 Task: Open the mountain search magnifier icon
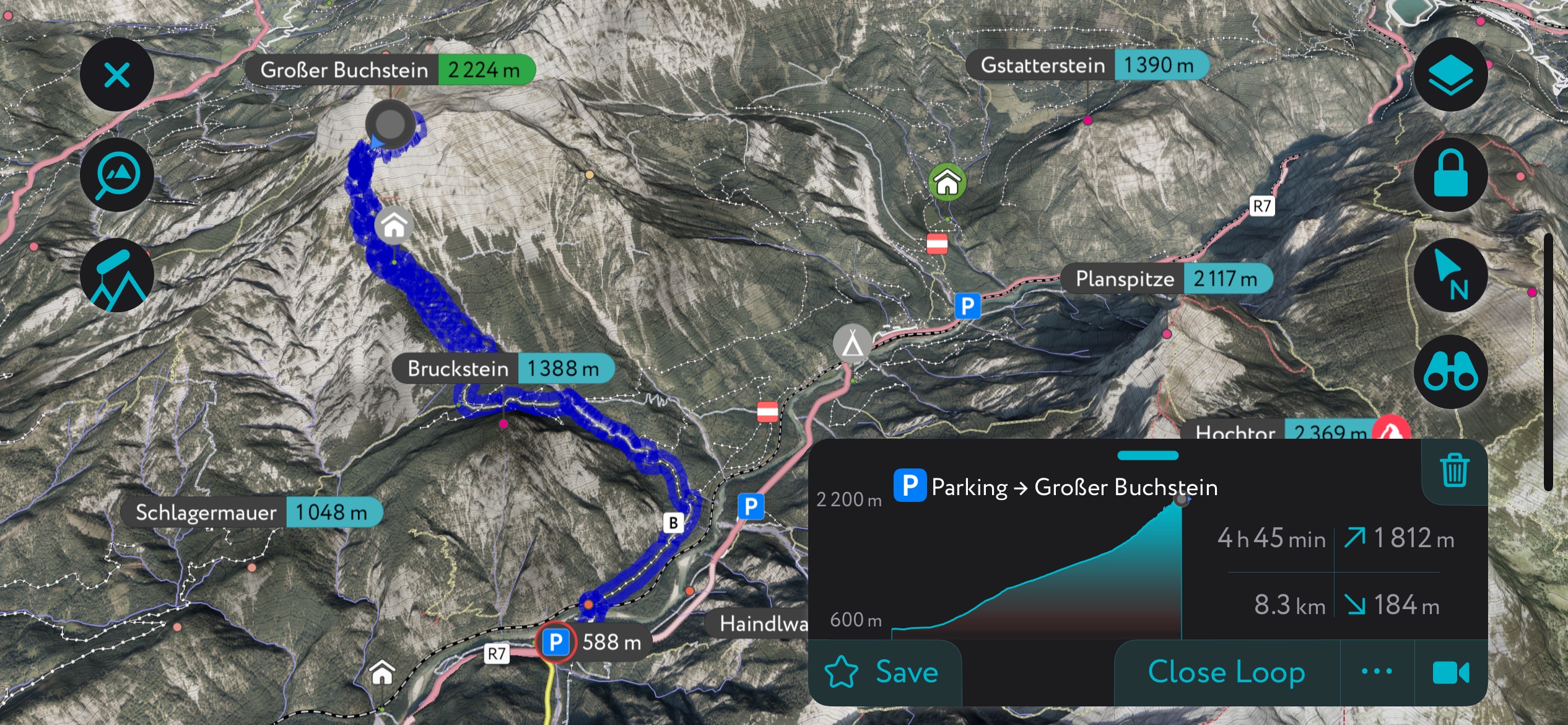tap(116, 175)
